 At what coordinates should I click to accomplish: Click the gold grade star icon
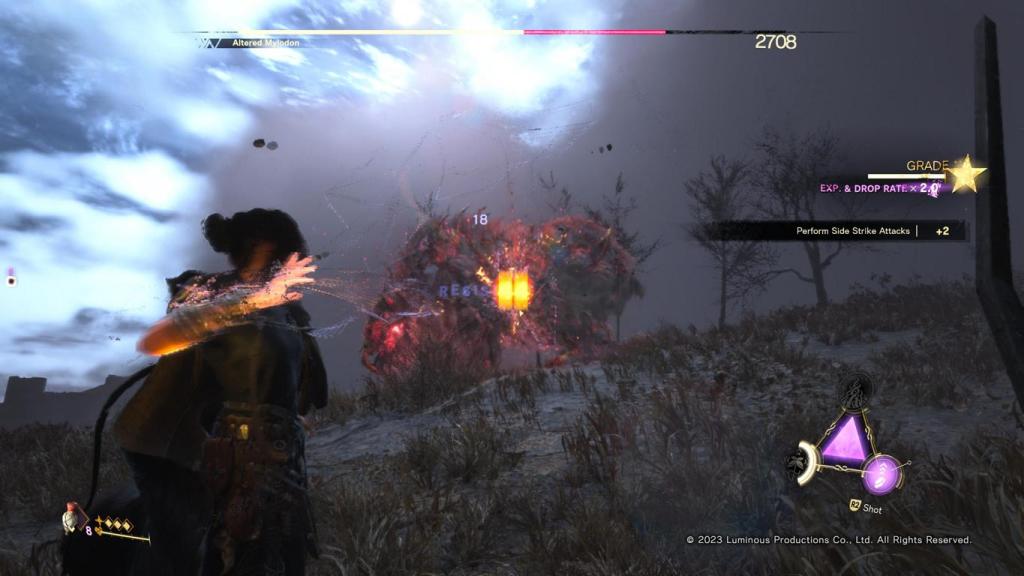965,174
